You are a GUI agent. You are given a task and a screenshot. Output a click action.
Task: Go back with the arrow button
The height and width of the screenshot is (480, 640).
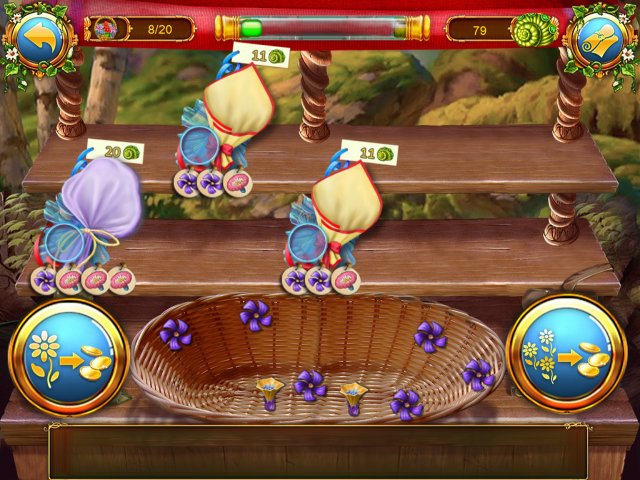(39, 37)
